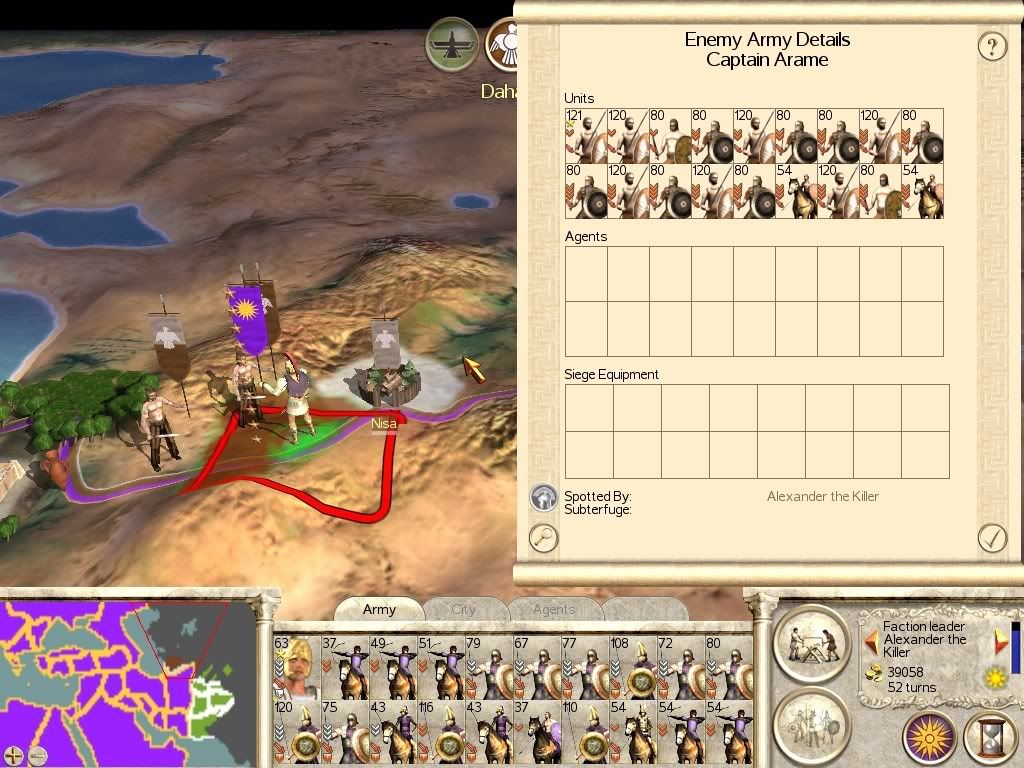Click the recruitment button showing soldiers
The height and width of the screenshot is (768, 1024).
point(812,719)
